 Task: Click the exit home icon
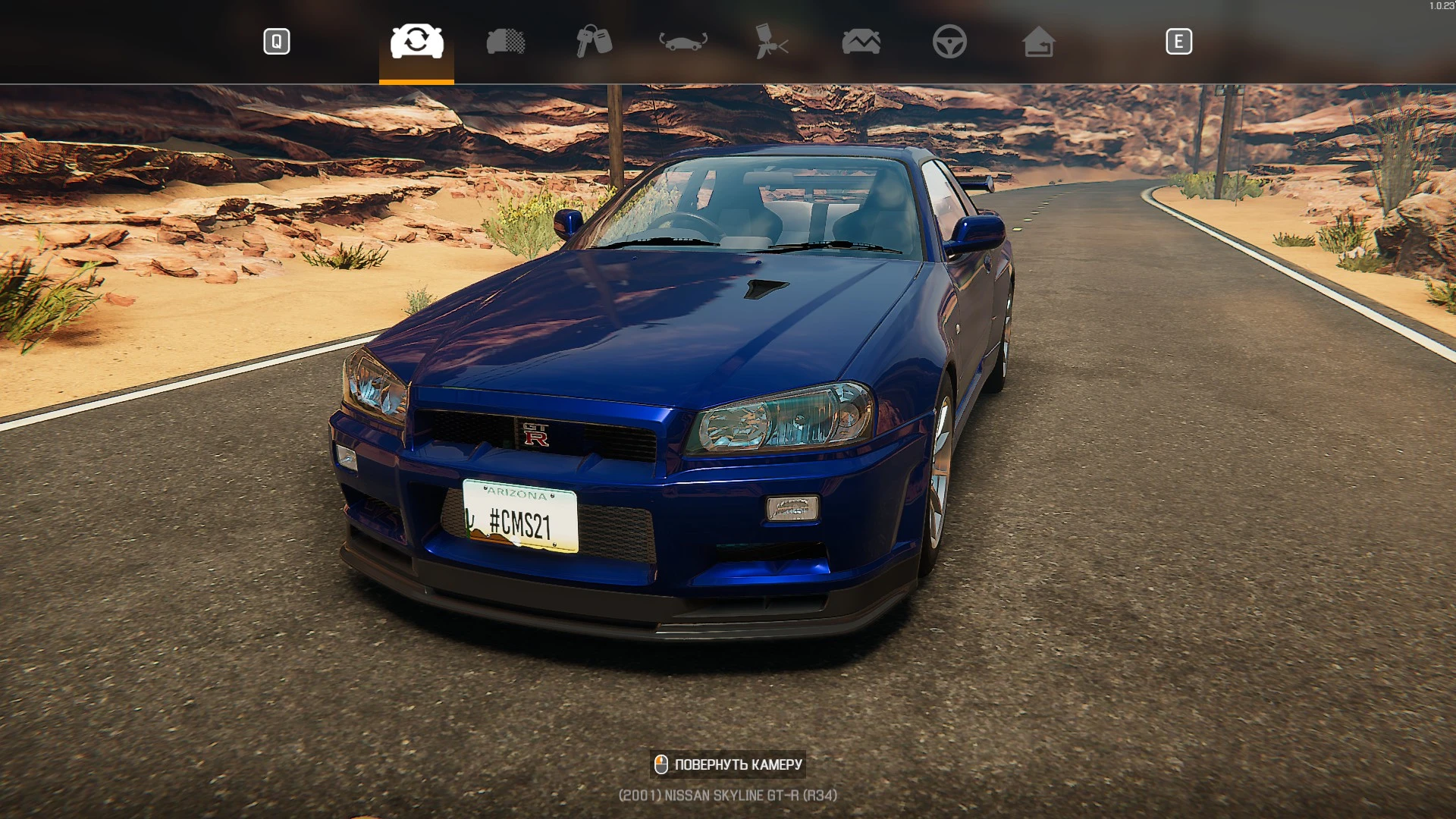[x=1040, y=42]
